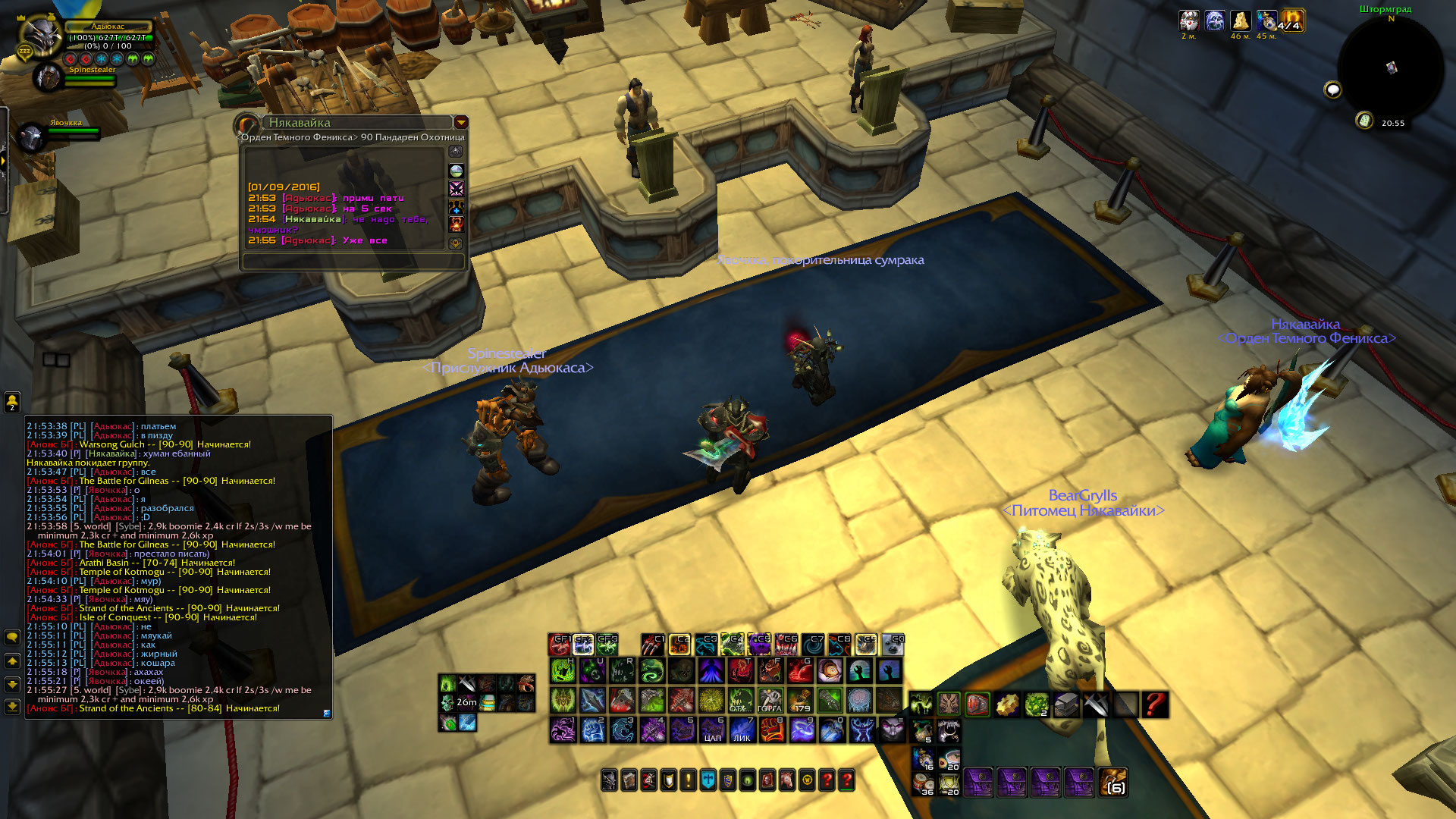The width and height of the screenshot is (1456, 819).
Task: Click the 4/4 stacked buff icon
Action: [1291, 20]
